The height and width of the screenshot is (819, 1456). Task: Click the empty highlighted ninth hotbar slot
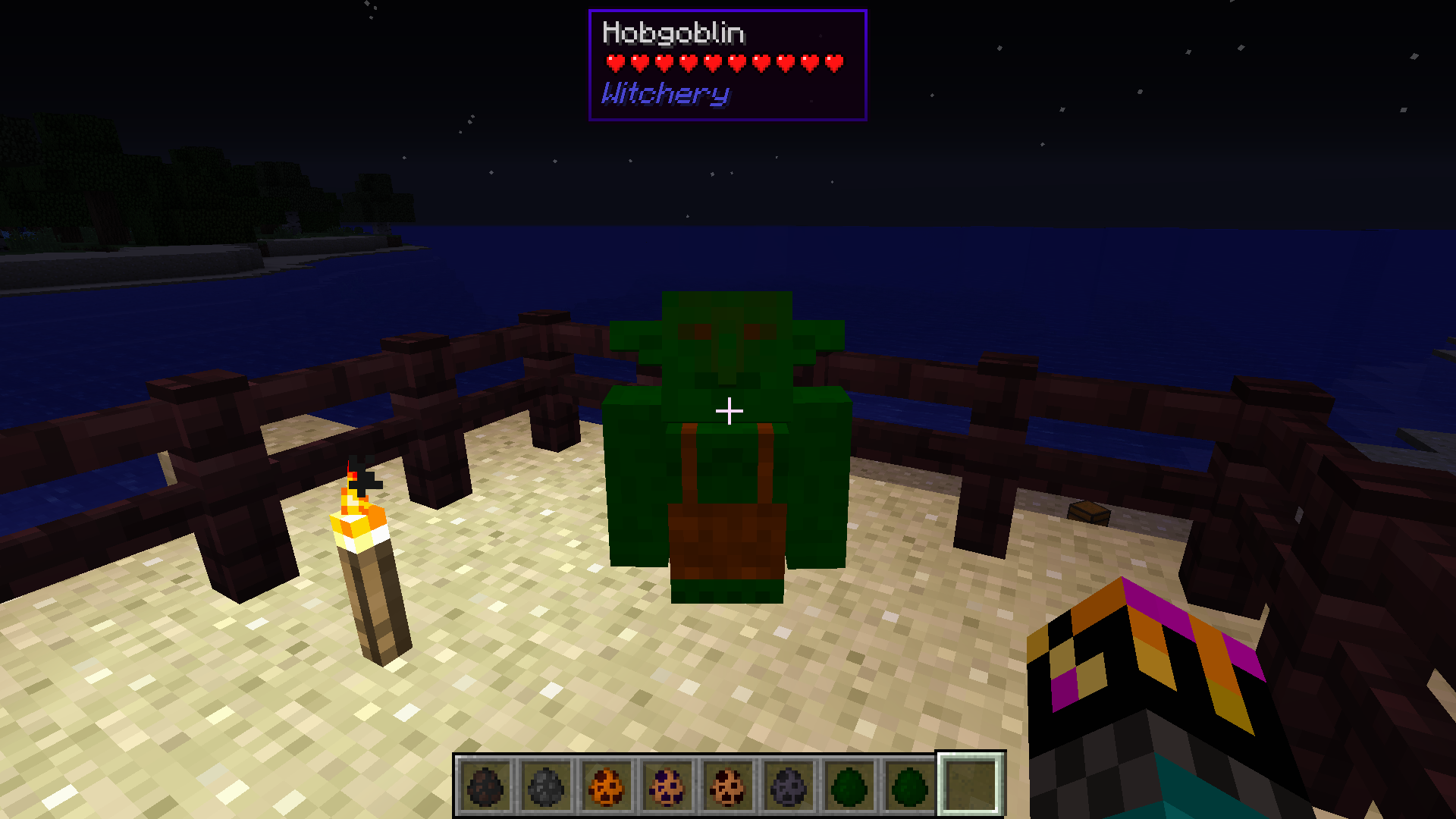[x=969, y=784]
